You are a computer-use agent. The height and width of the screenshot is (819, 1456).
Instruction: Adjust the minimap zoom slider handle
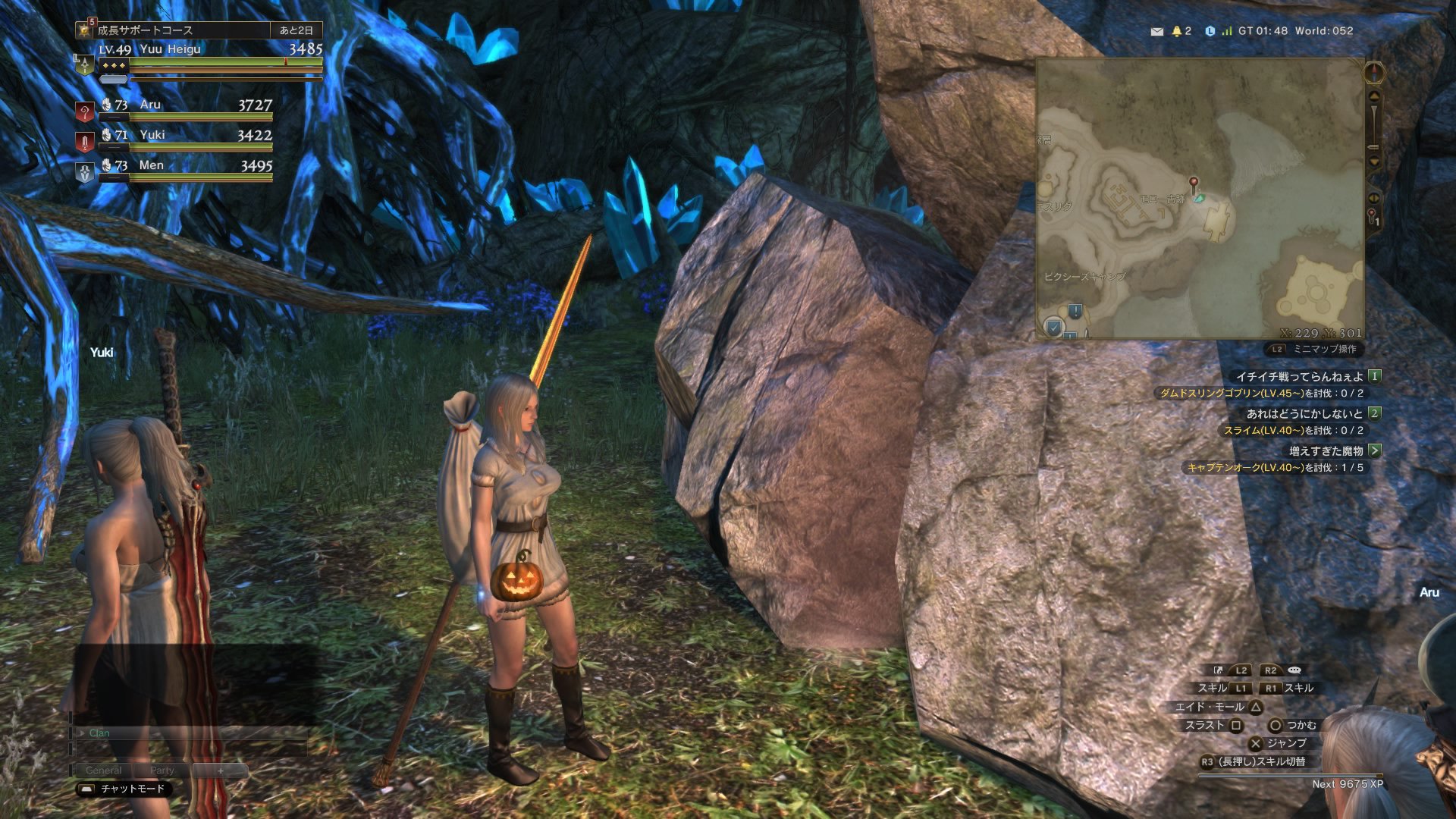(1373, 146)
